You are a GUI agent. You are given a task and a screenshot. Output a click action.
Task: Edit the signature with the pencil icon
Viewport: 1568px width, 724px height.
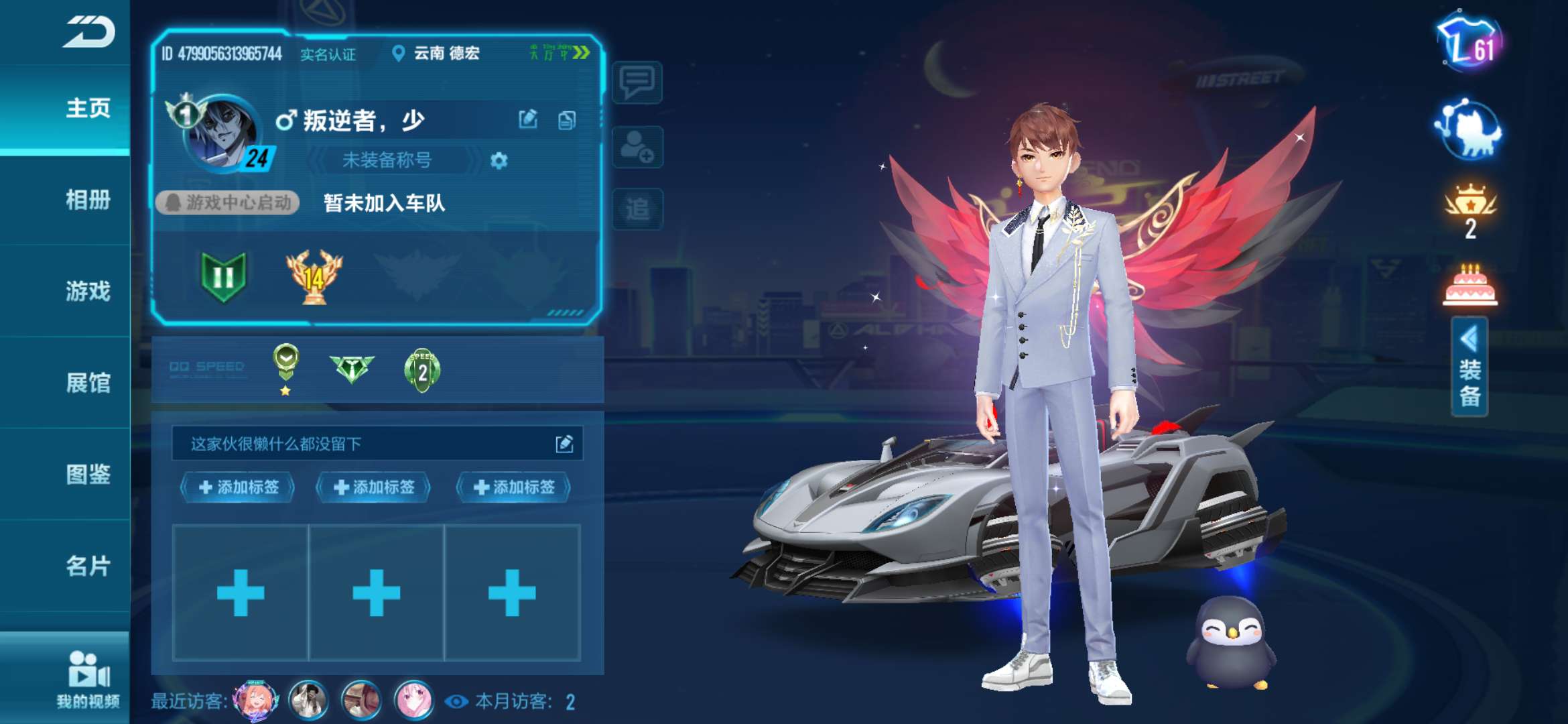tap(564, 442)
